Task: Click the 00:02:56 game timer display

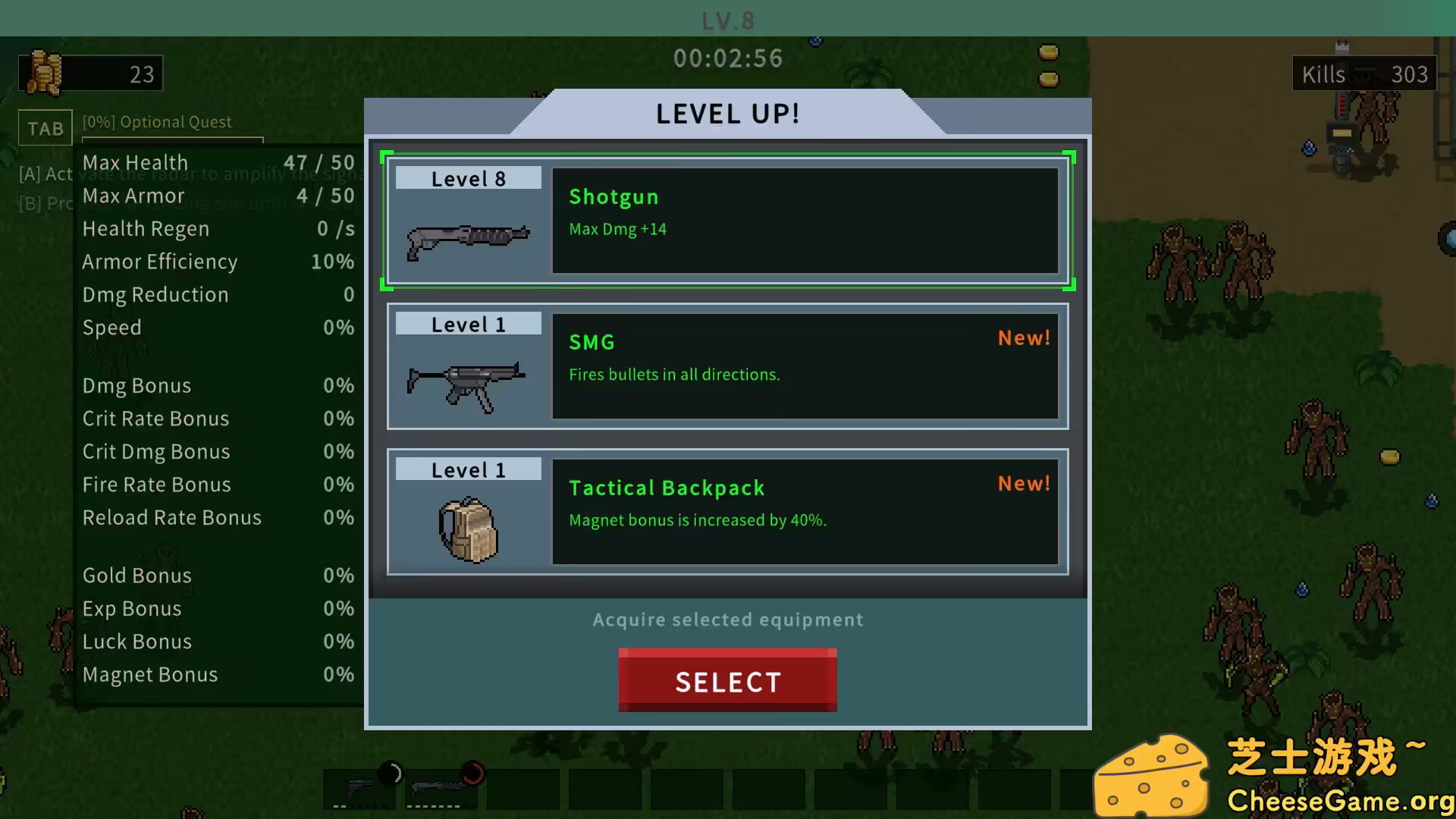Action: tap(727, 58)
